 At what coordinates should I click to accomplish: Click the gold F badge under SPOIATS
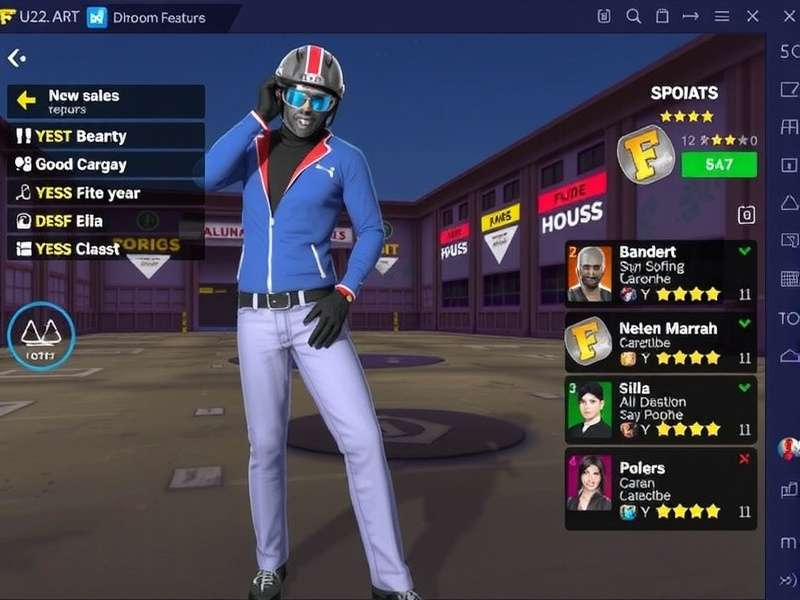[x=645, y=155]
